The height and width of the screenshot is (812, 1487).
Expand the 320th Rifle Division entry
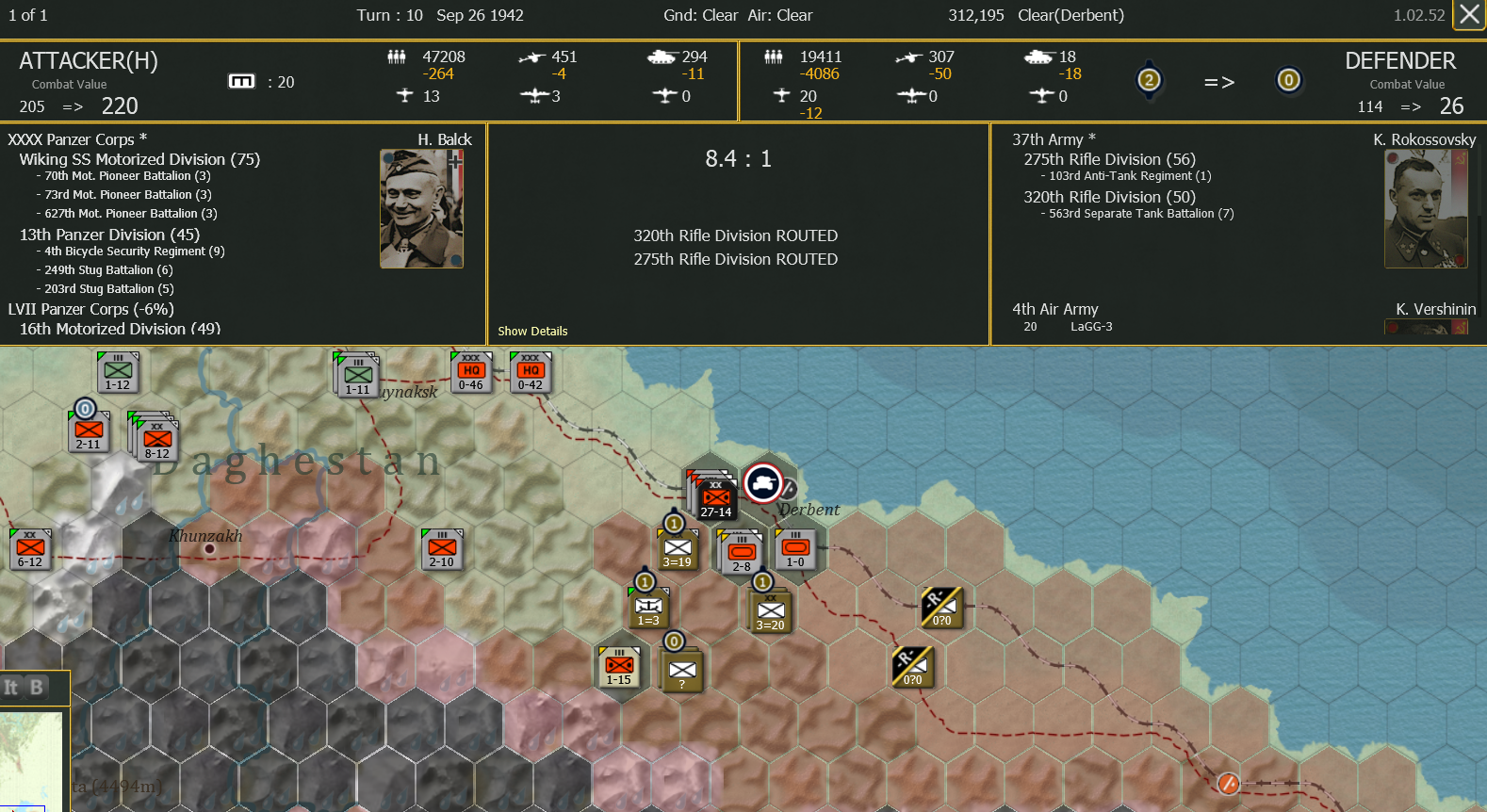[x=1109, y=197]
